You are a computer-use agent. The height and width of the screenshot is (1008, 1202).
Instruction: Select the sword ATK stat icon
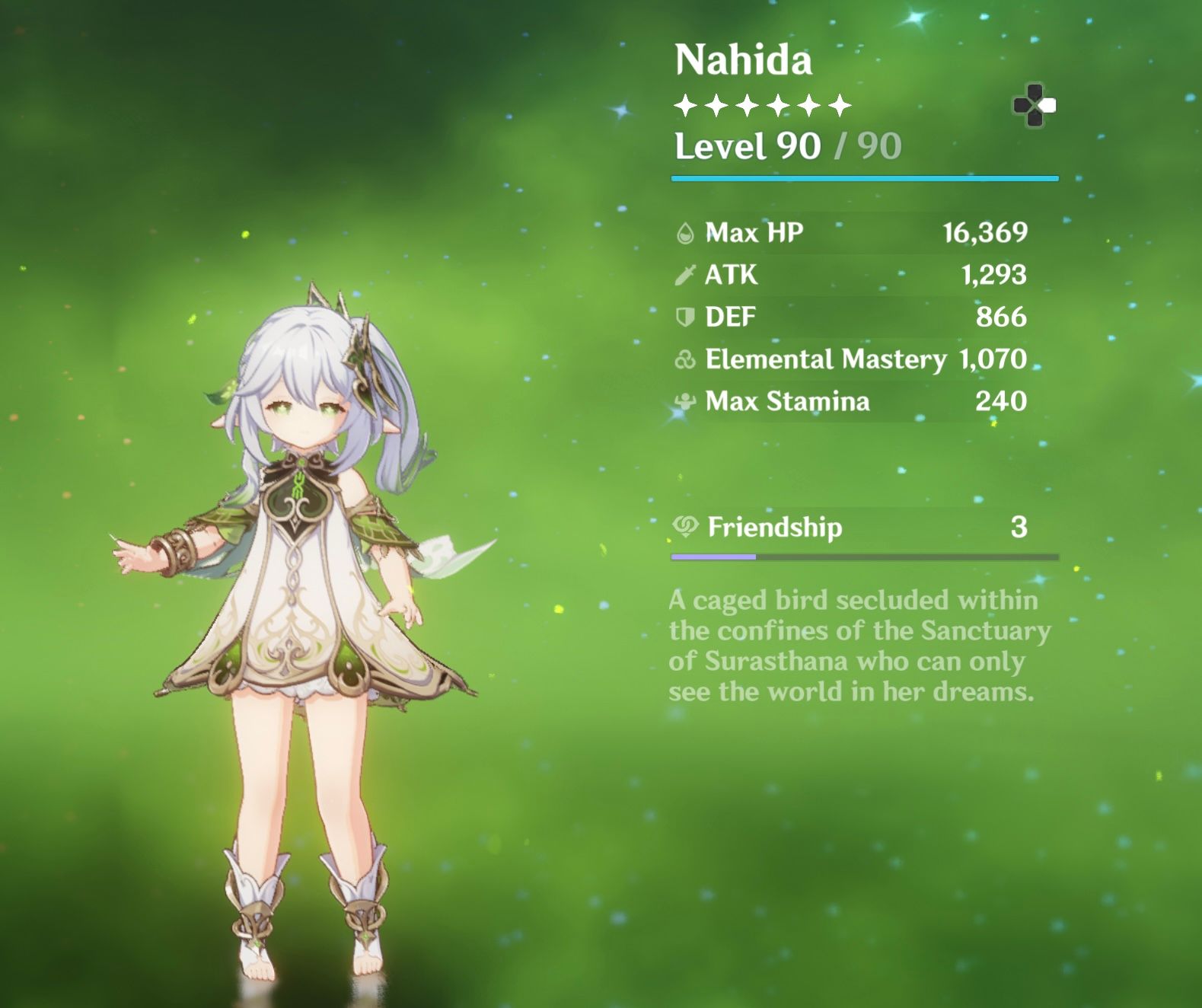tap(684, 275)
